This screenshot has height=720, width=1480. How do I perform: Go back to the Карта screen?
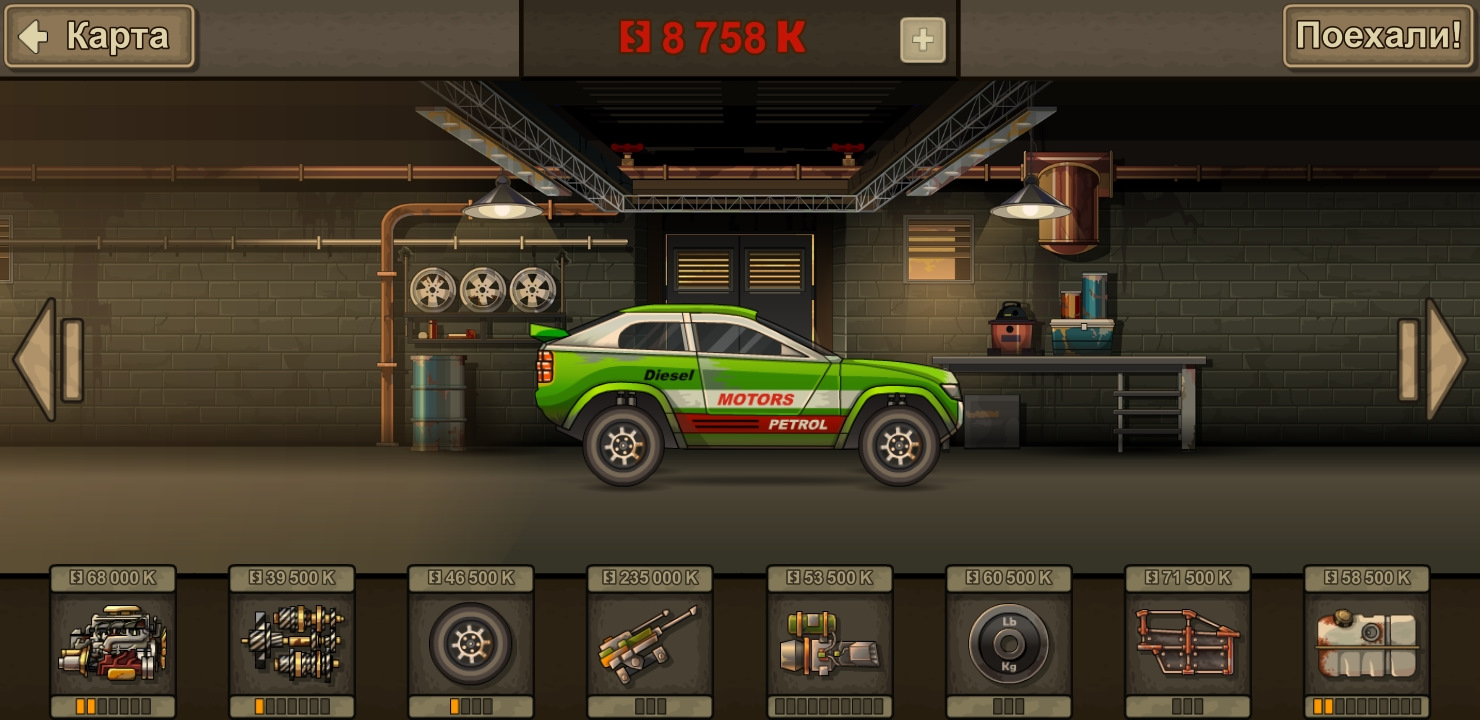[99, 37]
